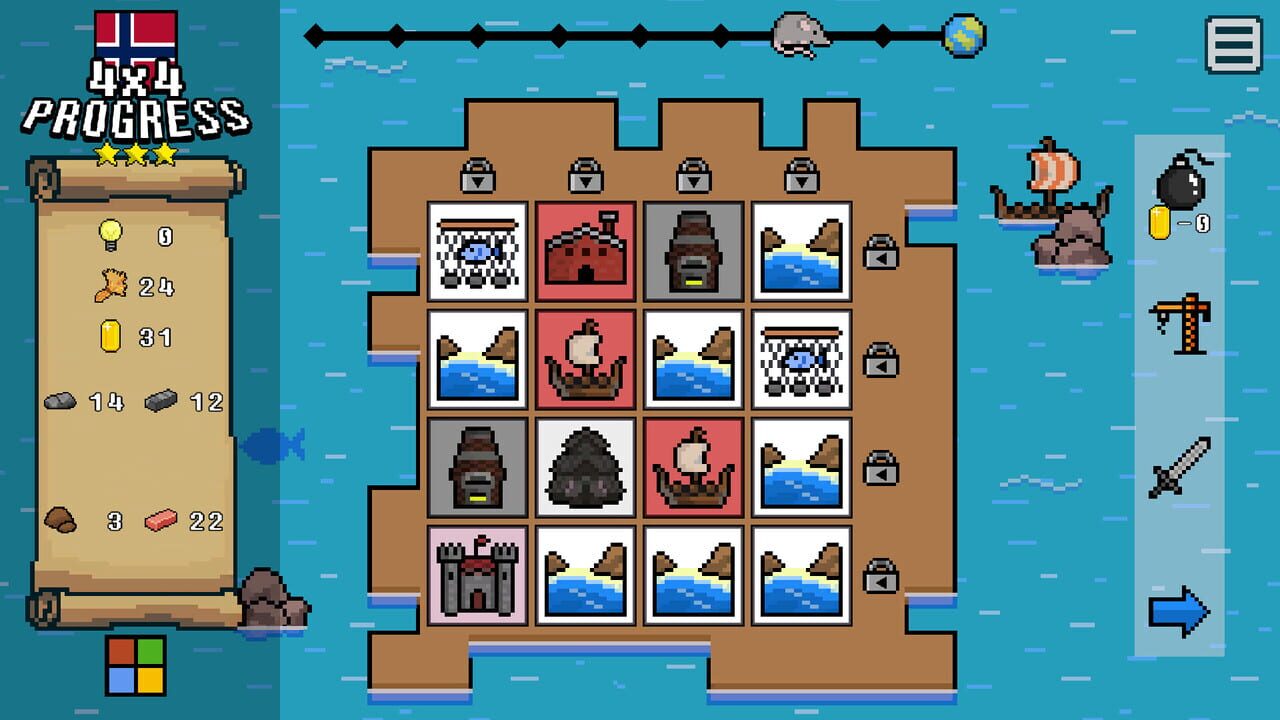The width and height of the screenshot is (1280, 720).
Task: Toggle the lock above the fourth grid column
Action: 800,177
